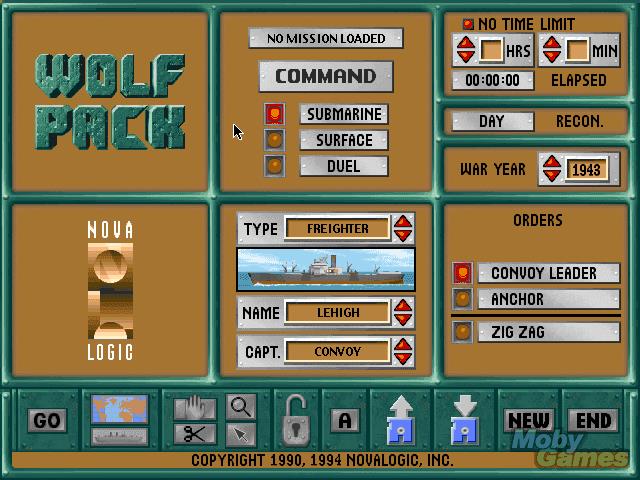This screenshot has height=480, width=640.
Task: Enable the Zig Zag order
Action: [462, 332]
